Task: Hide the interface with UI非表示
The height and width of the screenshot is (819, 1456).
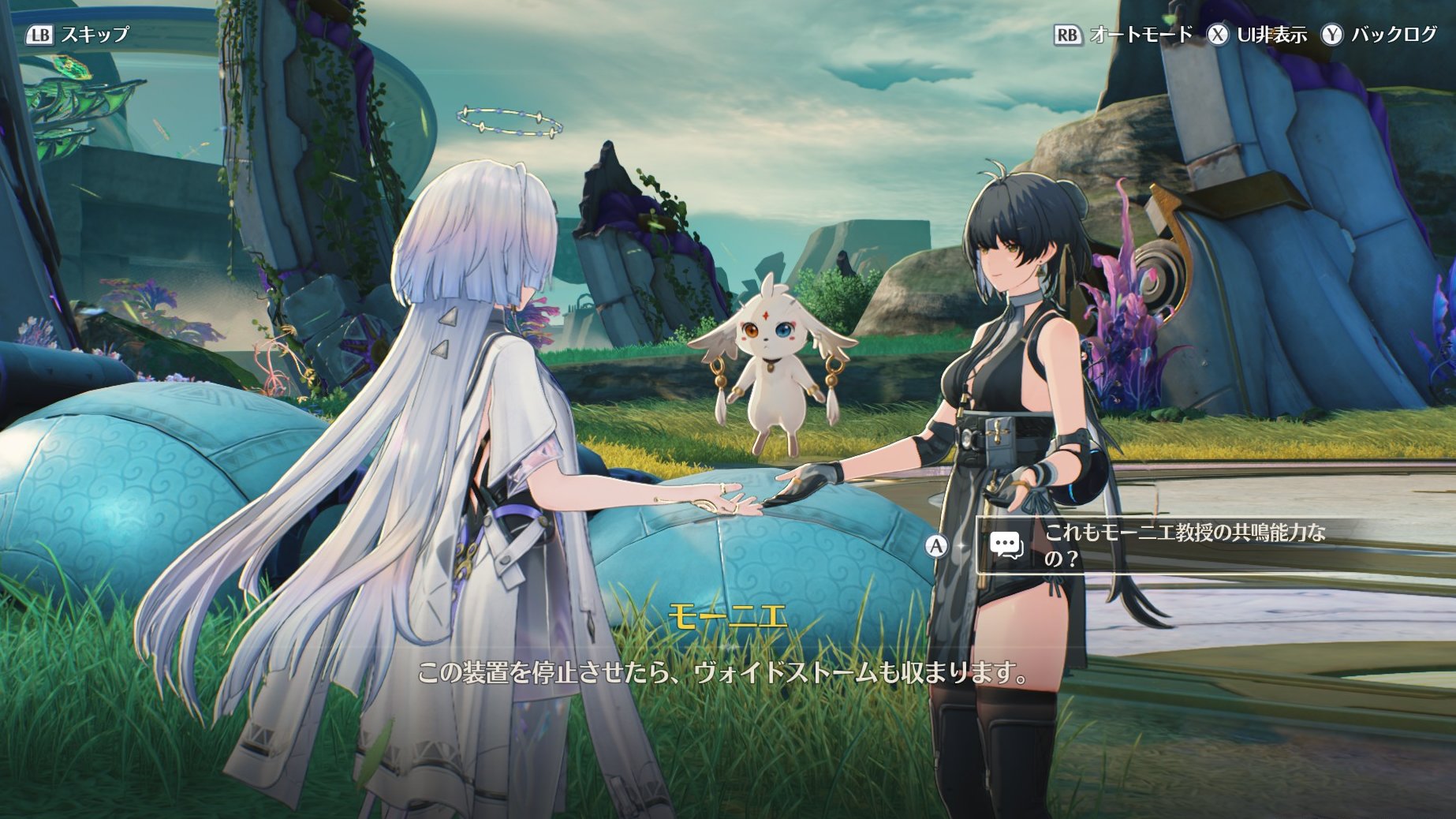Action: pyautogui.click(x=1258, y=35)
